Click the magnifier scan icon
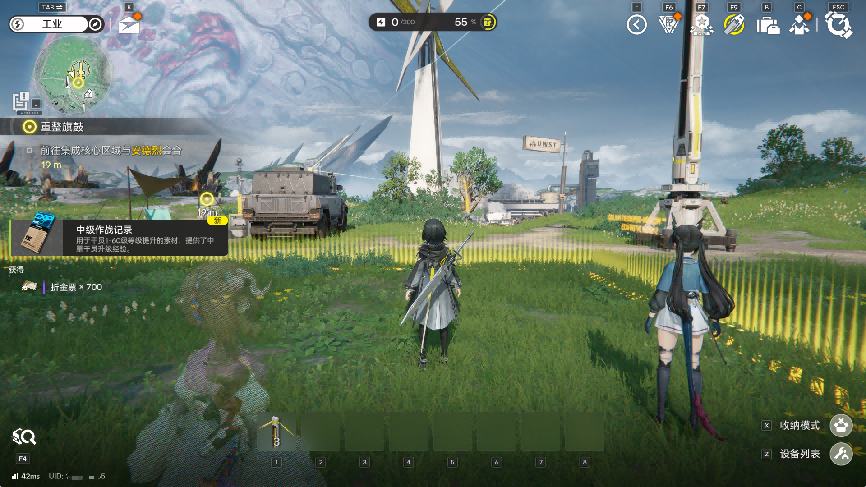The image size is (866, 487). (24, 437)
